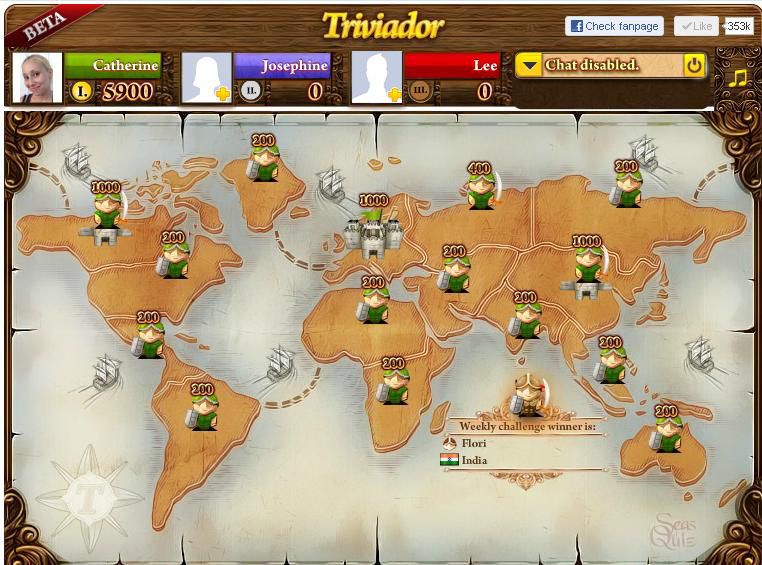The height and width of the screenshot is (565, 762).
Task: Pick the Greenland 200-point territory
Action: pyautogui.click(x=264, y=162)
